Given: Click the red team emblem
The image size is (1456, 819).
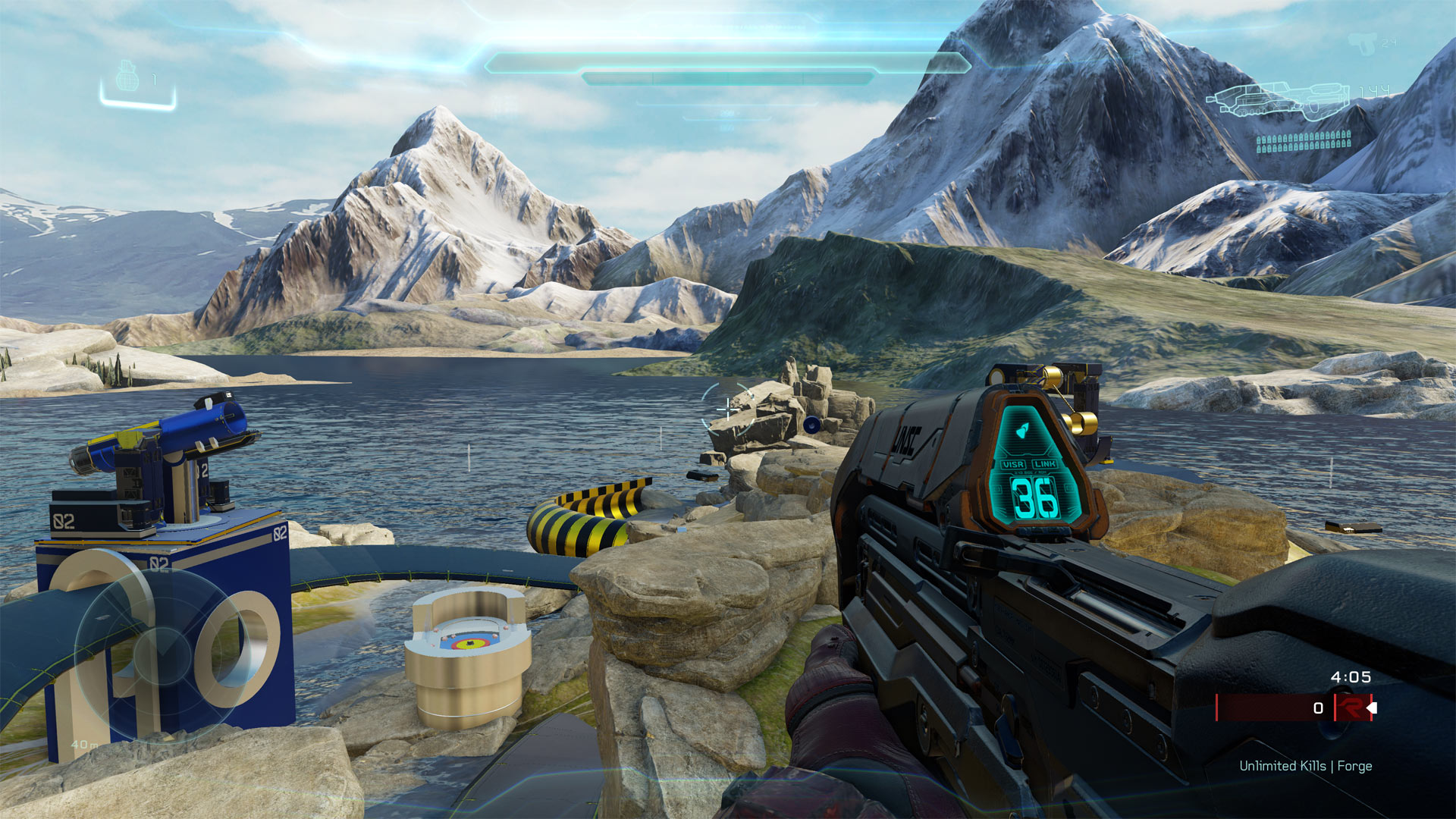Looking at the screenshot, I should coord(1351,708).
